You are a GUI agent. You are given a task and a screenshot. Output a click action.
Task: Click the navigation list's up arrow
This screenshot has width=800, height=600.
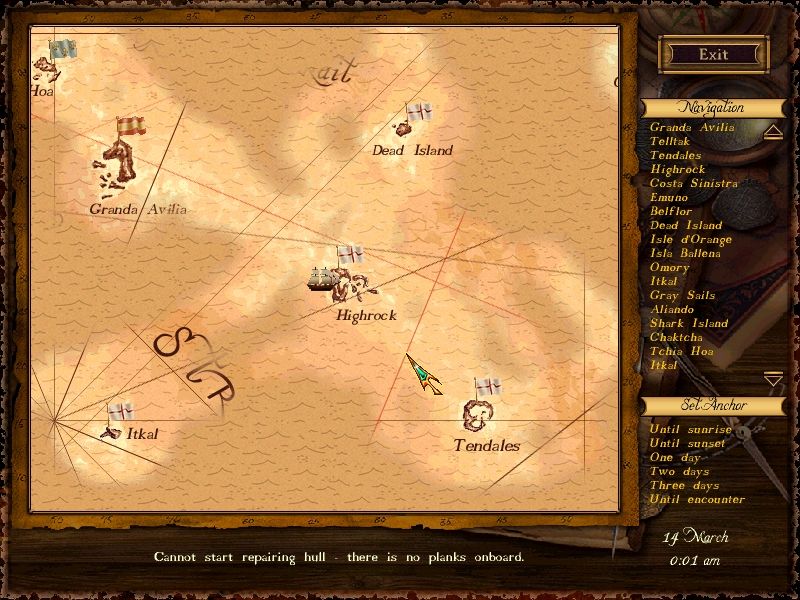[x=773, y=132]
